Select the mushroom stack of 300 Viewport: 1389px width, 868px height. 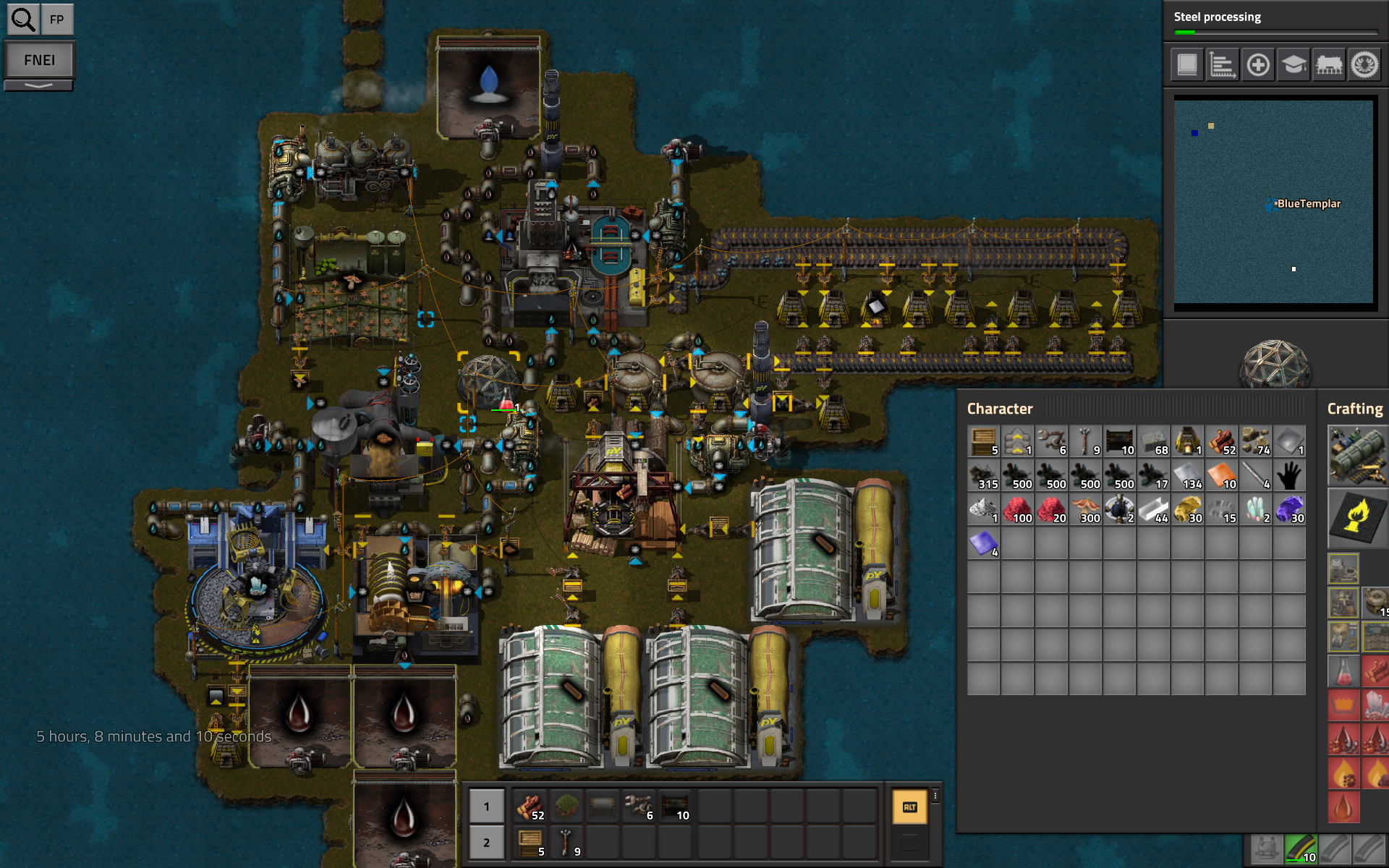(1085, 509)
